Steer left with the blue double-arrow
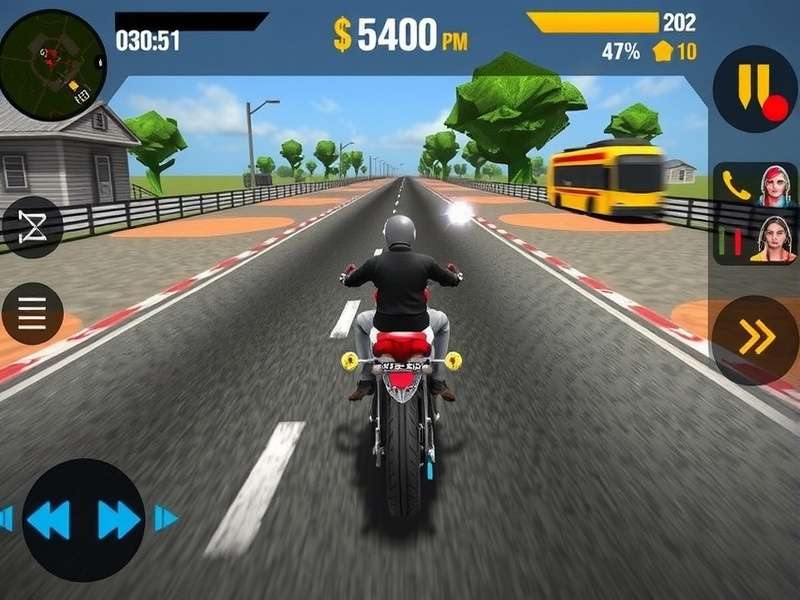800x600 pixels. click(x=48, y=519)
